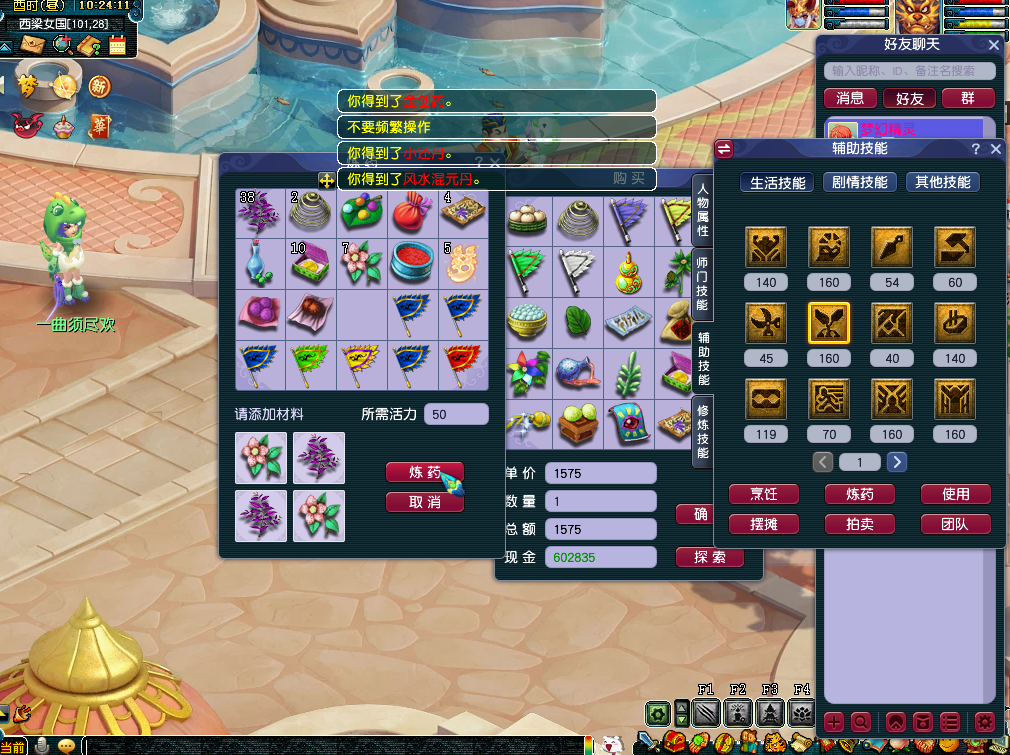Cancel alchemy with the 取消 button
This screenshot has height=755, width=1010.
coord(424,502)
